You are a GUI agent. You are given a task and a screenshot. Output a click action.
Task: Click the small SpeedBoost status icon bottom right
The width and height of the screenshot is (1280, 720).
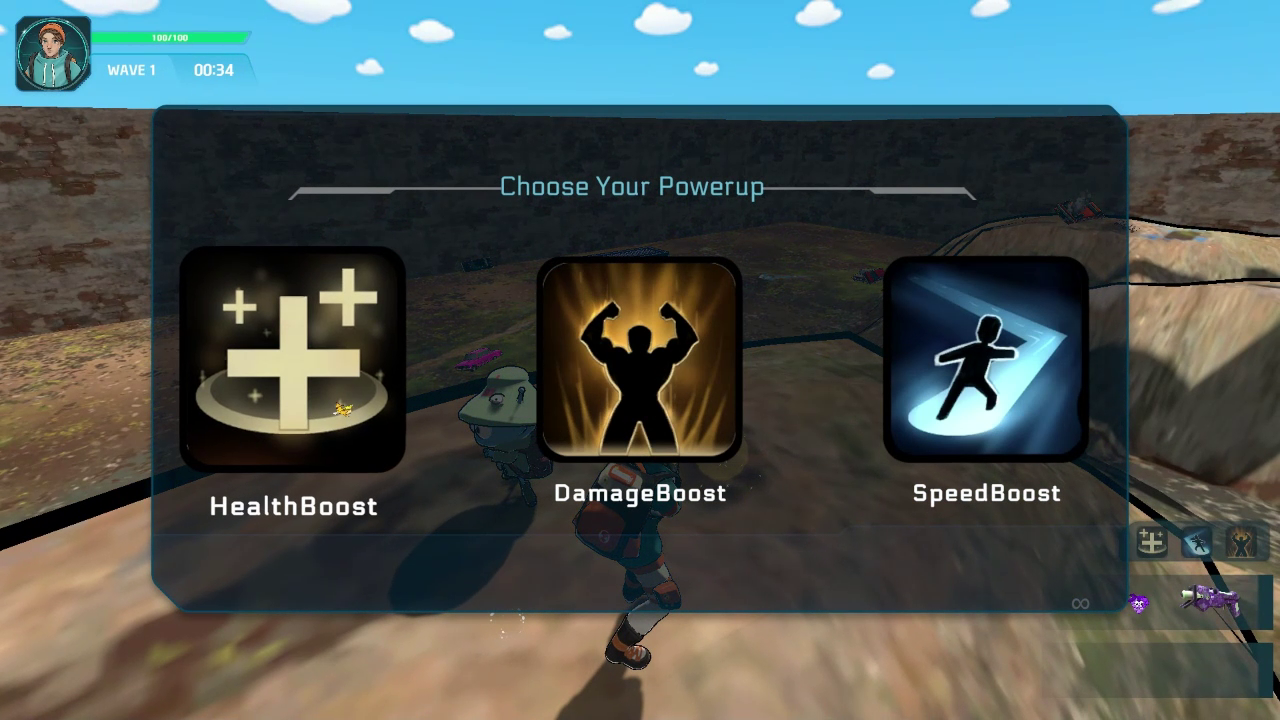pyautogui.click(x=1195, y=542)
